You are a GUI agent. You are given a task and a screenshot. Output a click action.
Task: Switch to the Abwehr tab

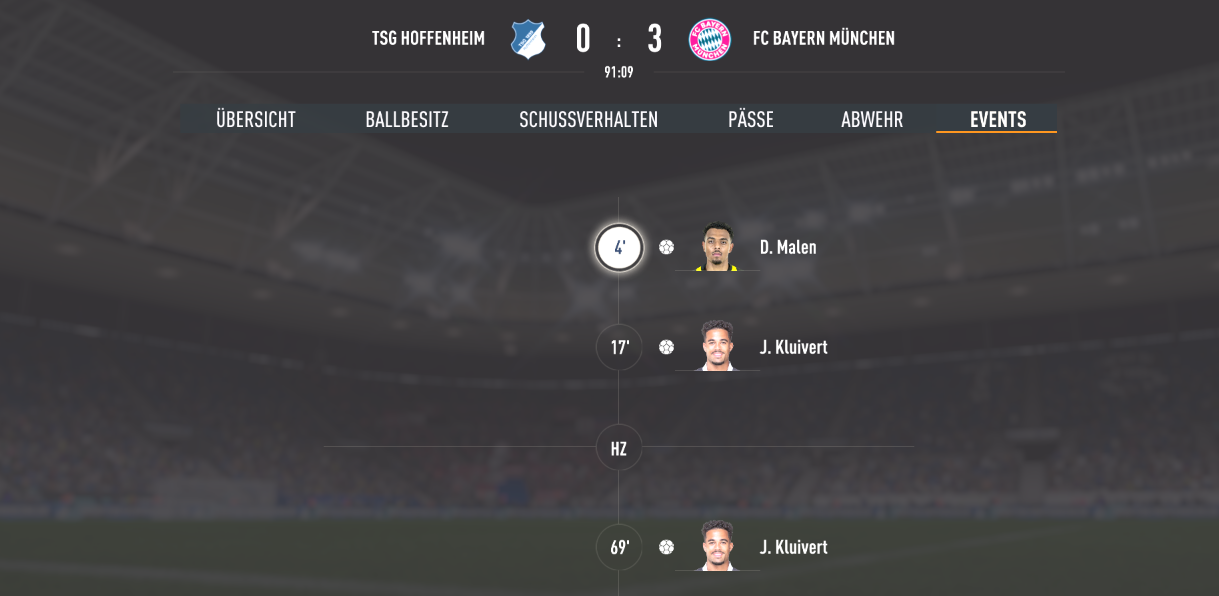872,120
